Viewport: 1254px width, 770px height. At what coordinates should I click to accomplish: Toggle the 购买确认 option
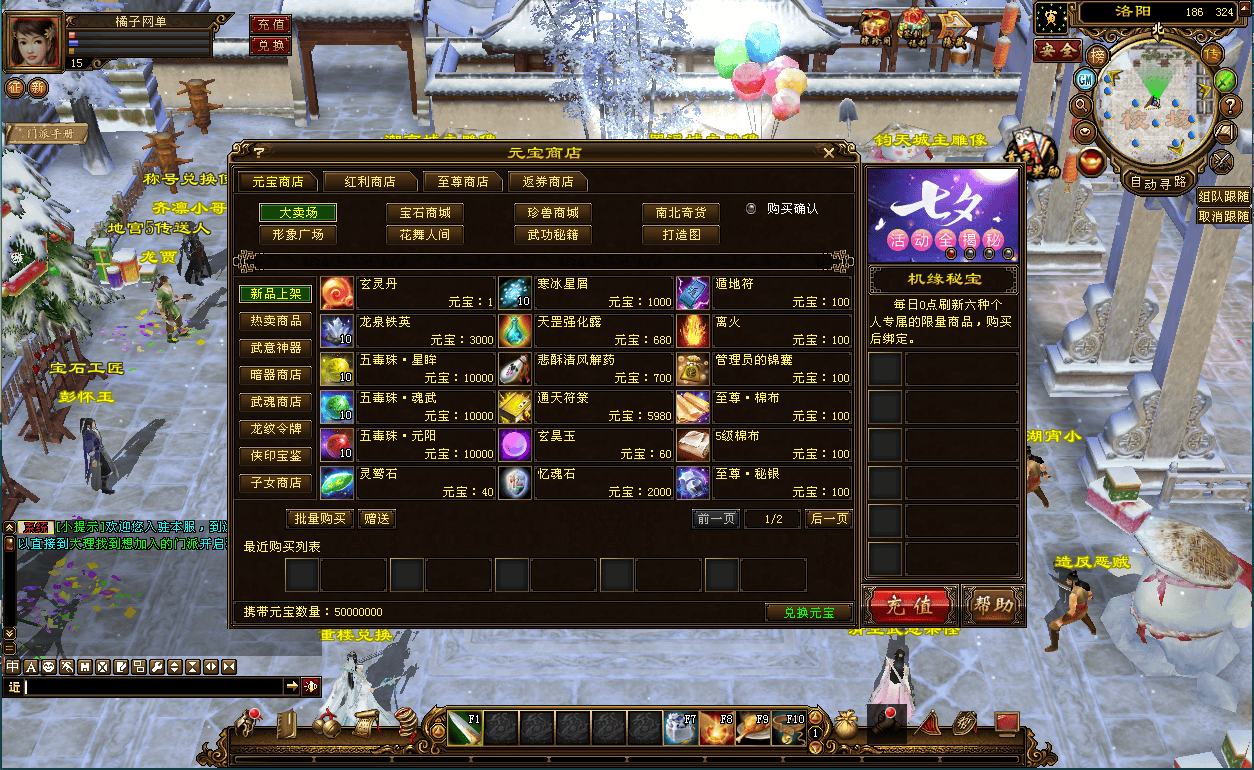pos(752,209)
